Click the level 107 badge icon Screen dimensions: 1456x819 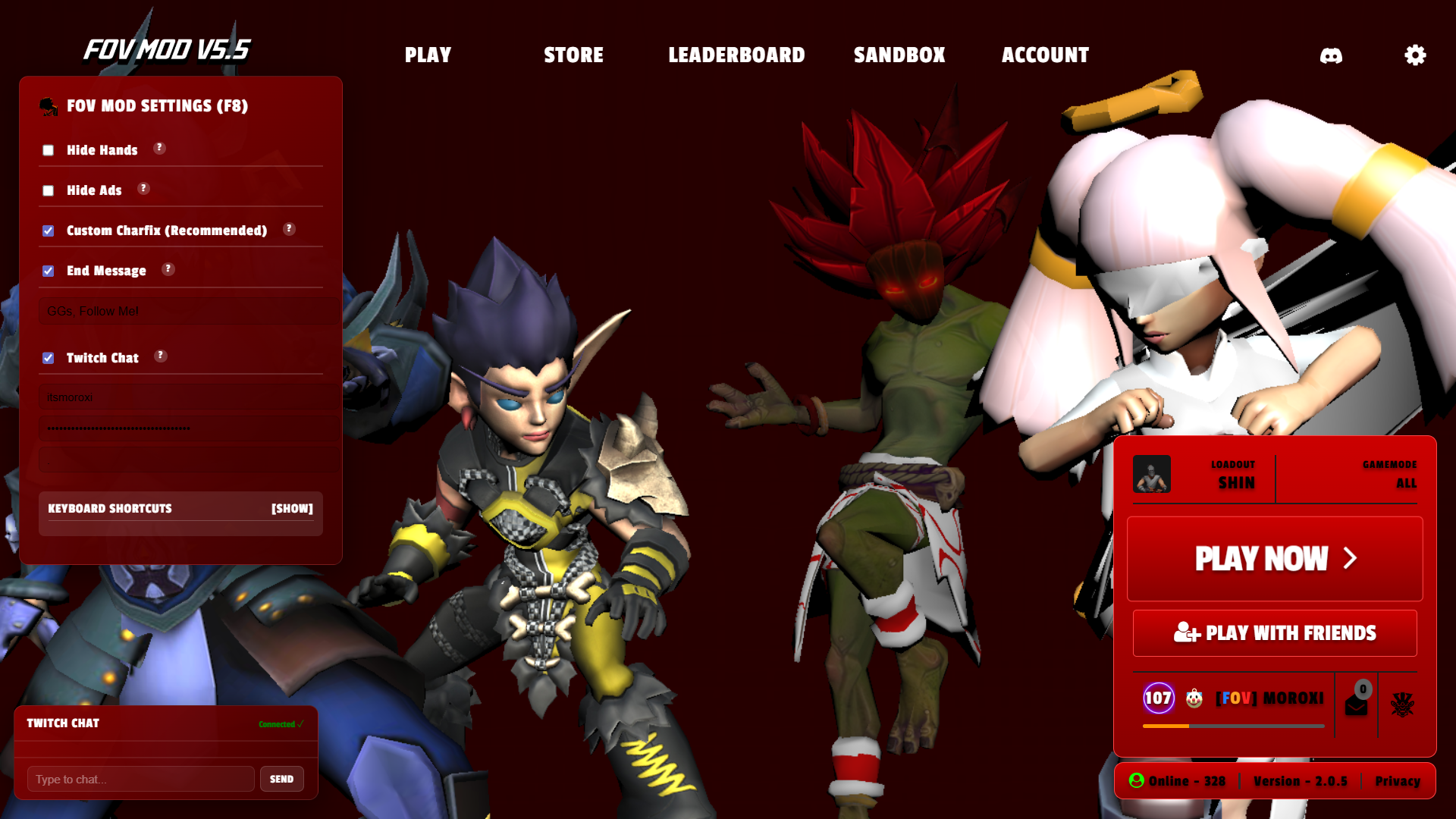point(1157,698)
